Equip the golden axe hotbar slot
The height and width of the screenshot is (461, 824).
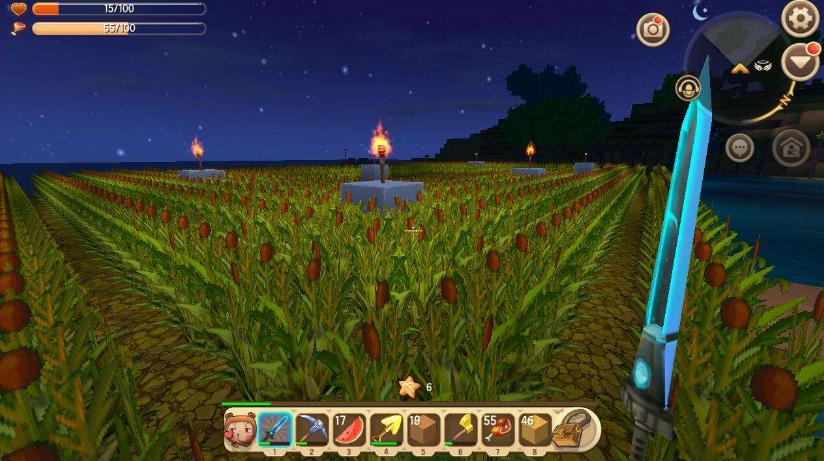coord(460,430)
